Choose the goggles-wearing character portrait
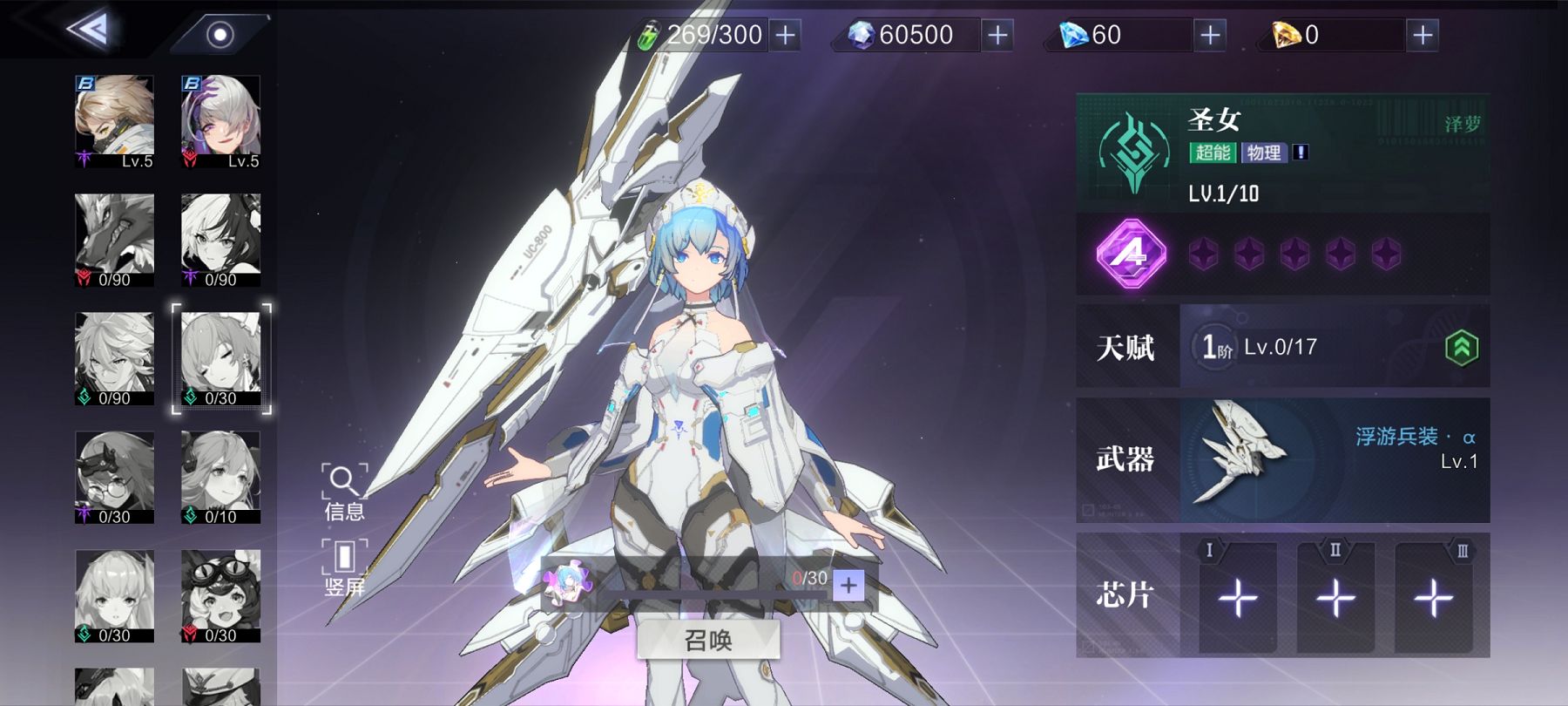The height and width of the screenshot is (706, 1568). coord(220,595)
